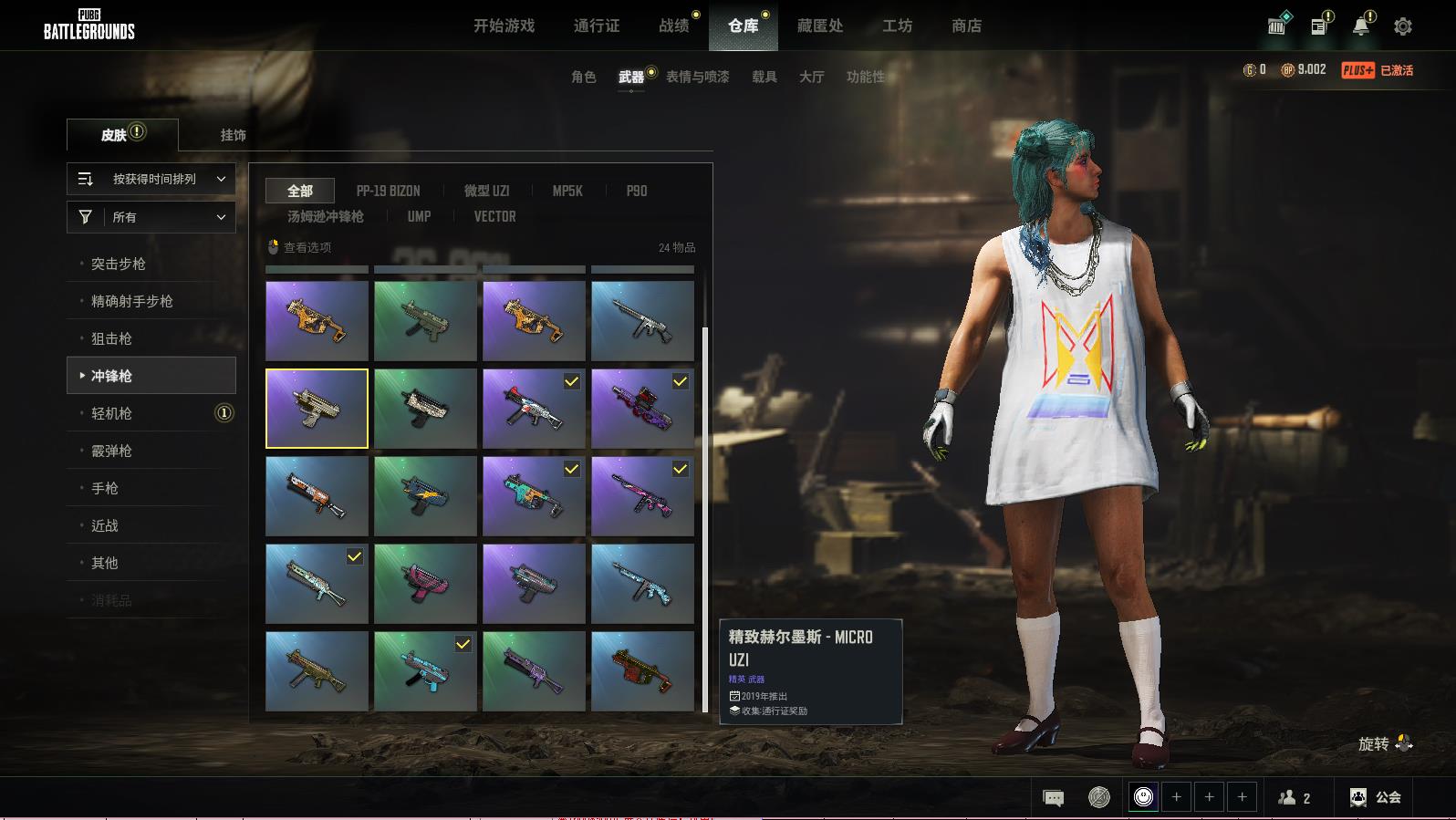
Task: Open the 挂饰 charms tab
Action: pos(233,135)
